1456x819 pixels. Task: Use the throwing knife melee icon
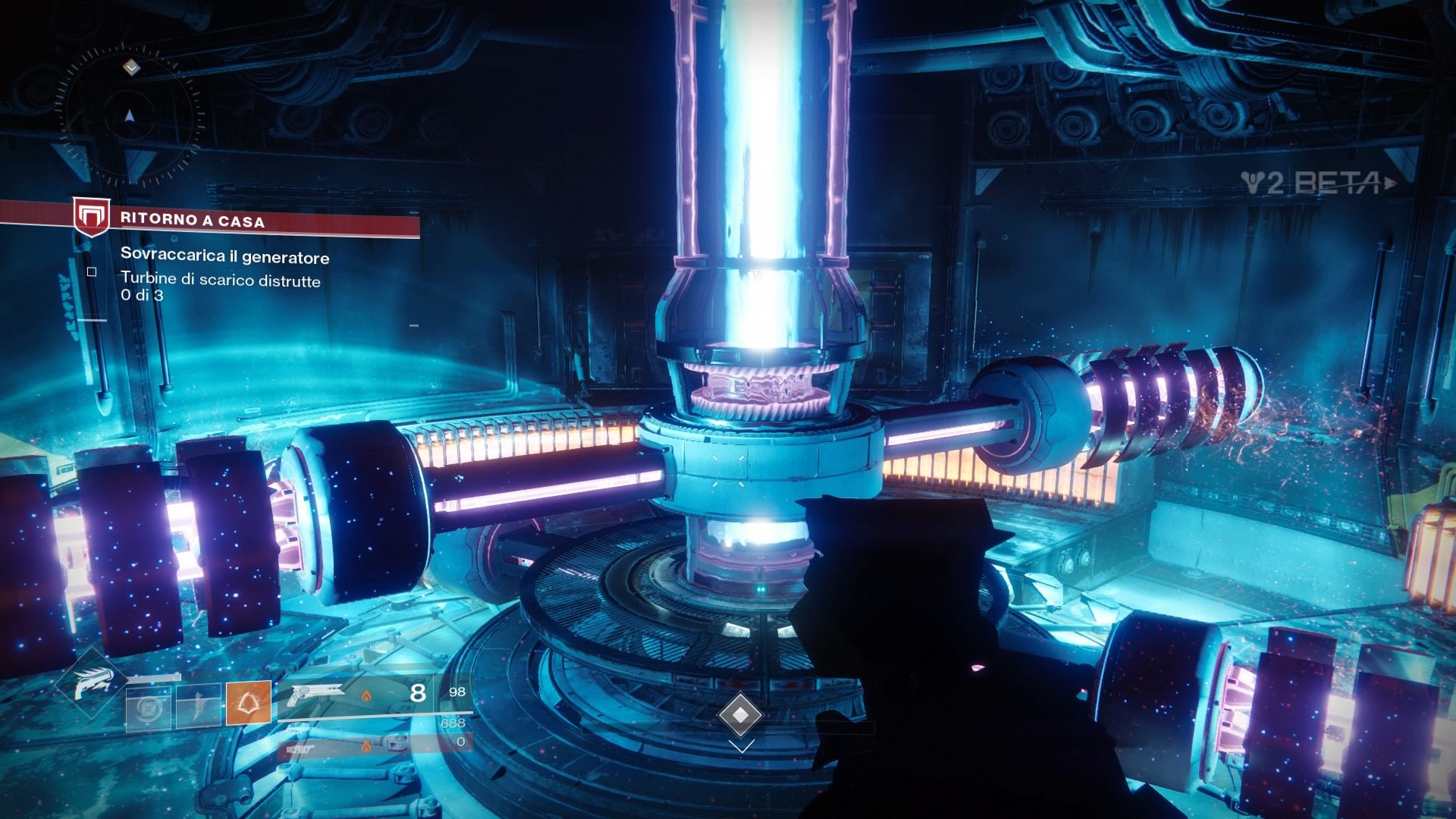(x=199, y=704)
